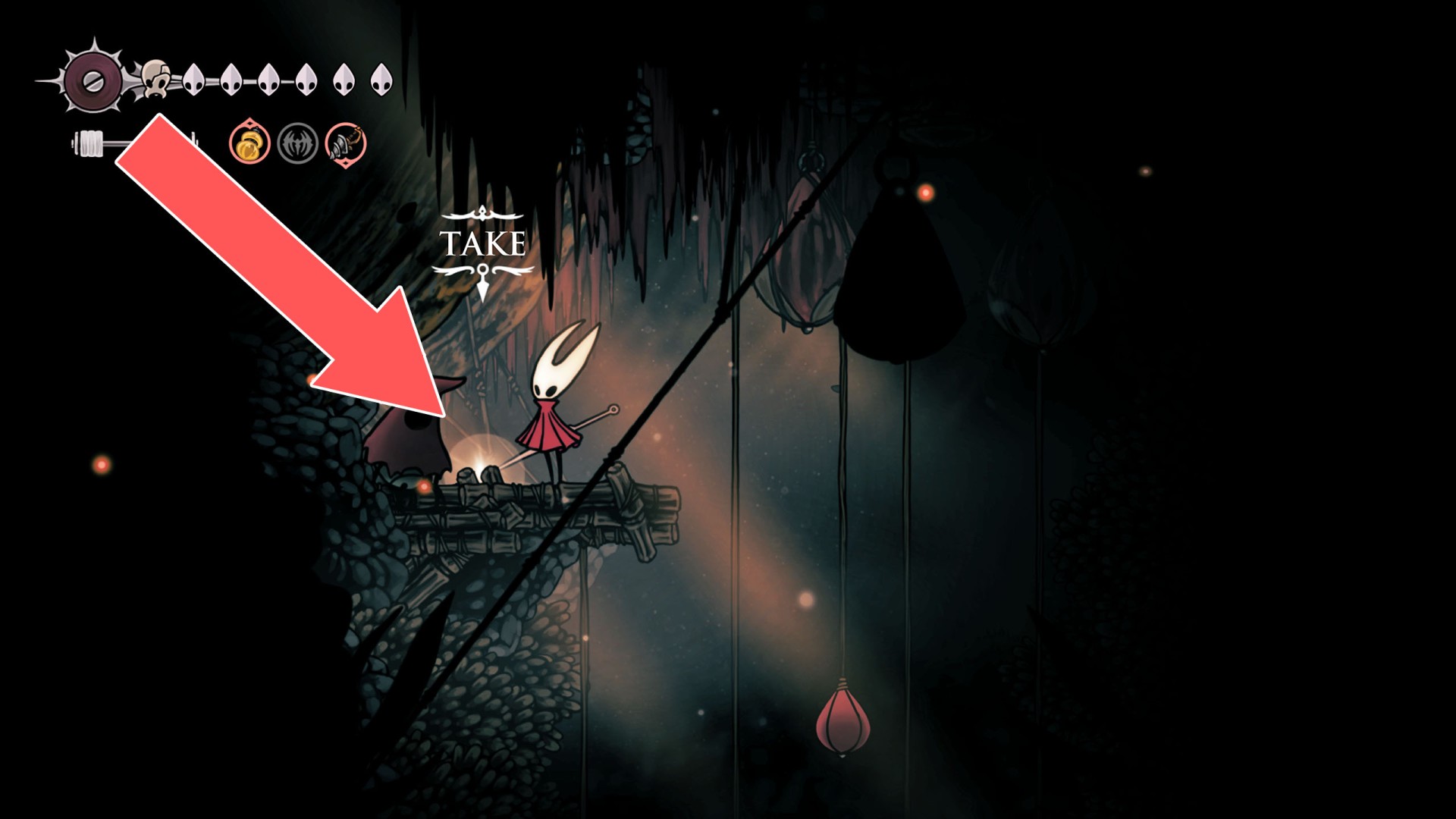Choose the drill tool icon

coord(346,143)
